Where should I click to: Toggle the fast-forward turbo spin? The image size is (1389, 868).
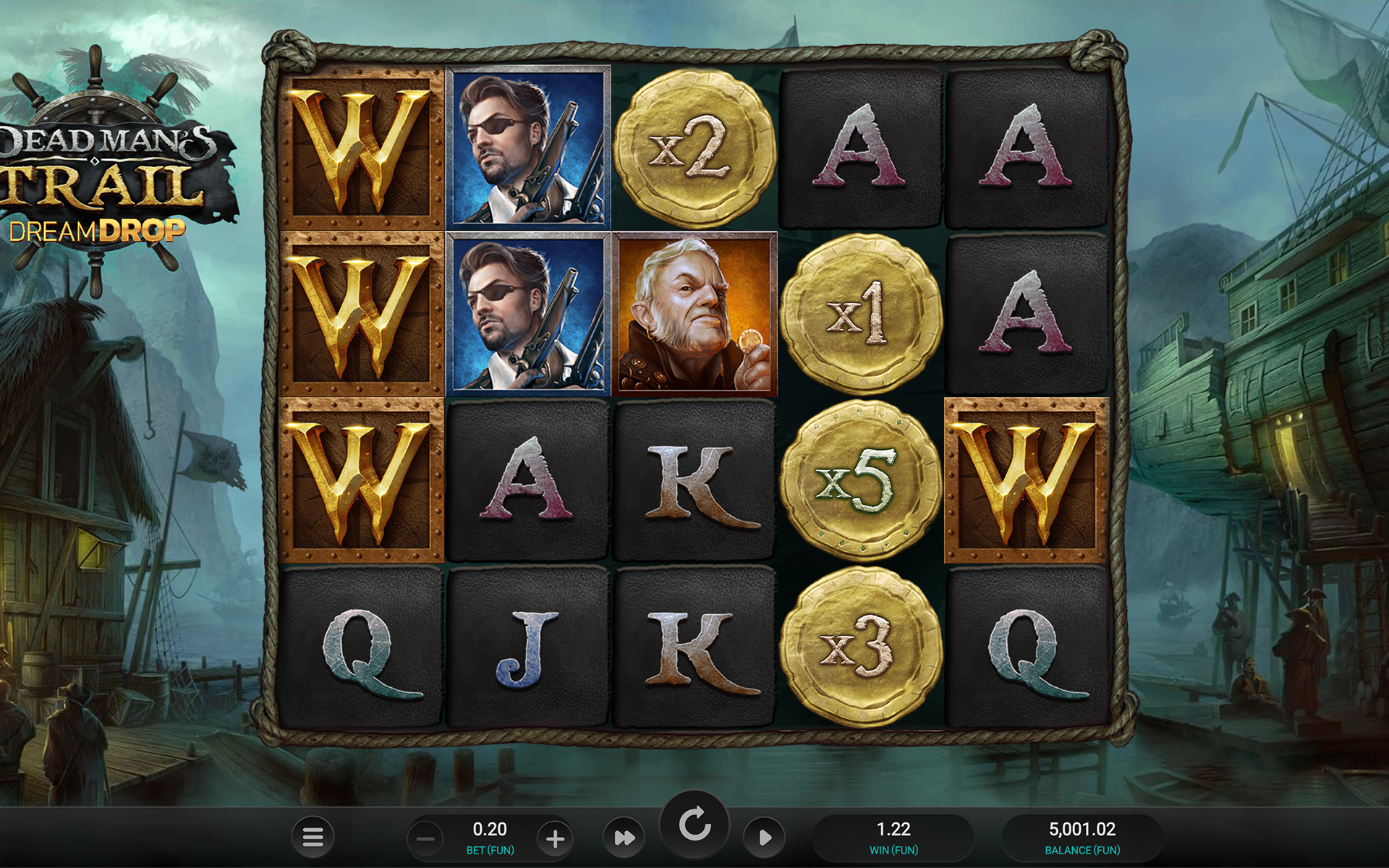coord(624,838)
